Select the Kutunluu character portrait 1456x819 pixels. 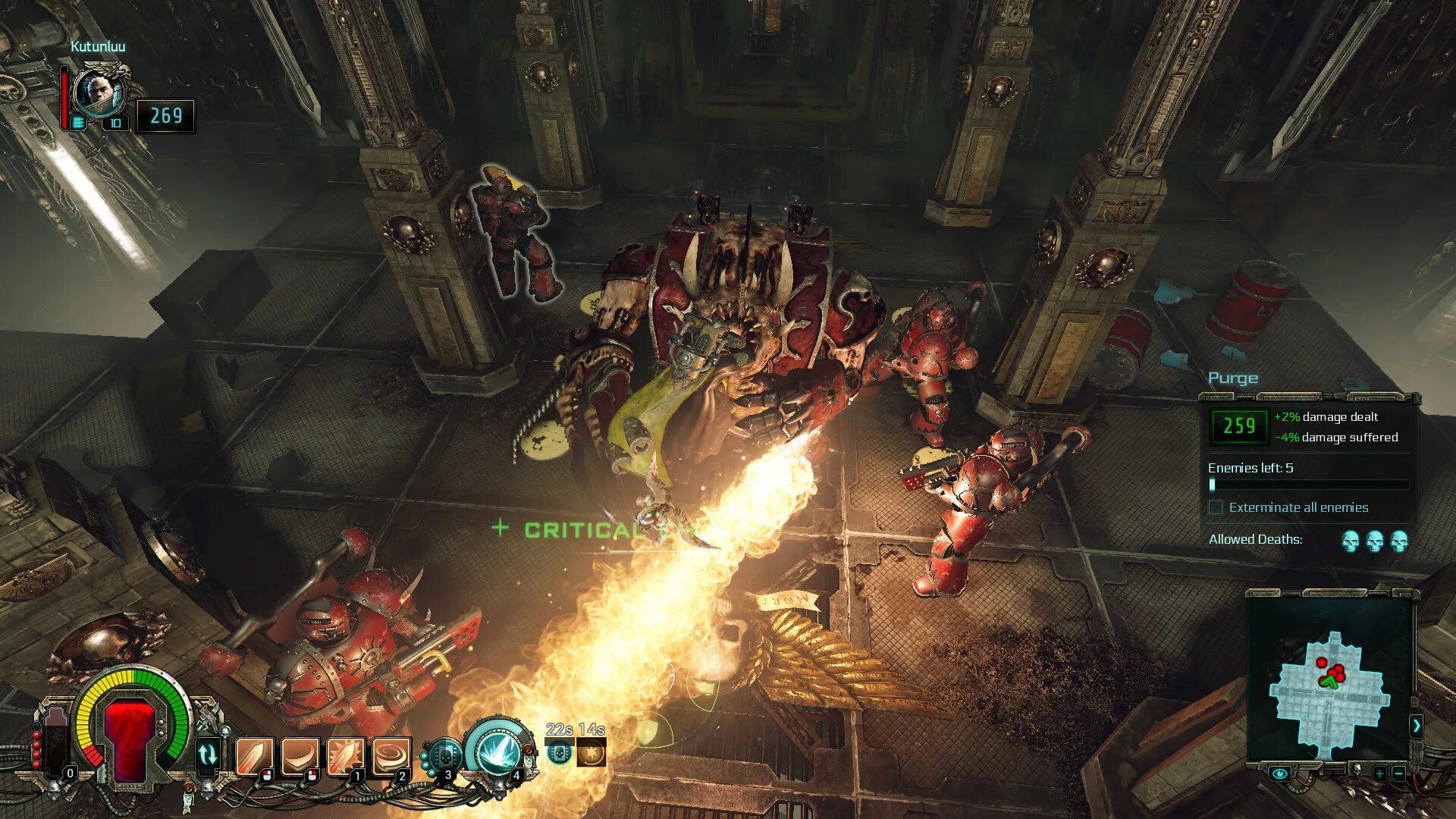(x=99, y=93)
